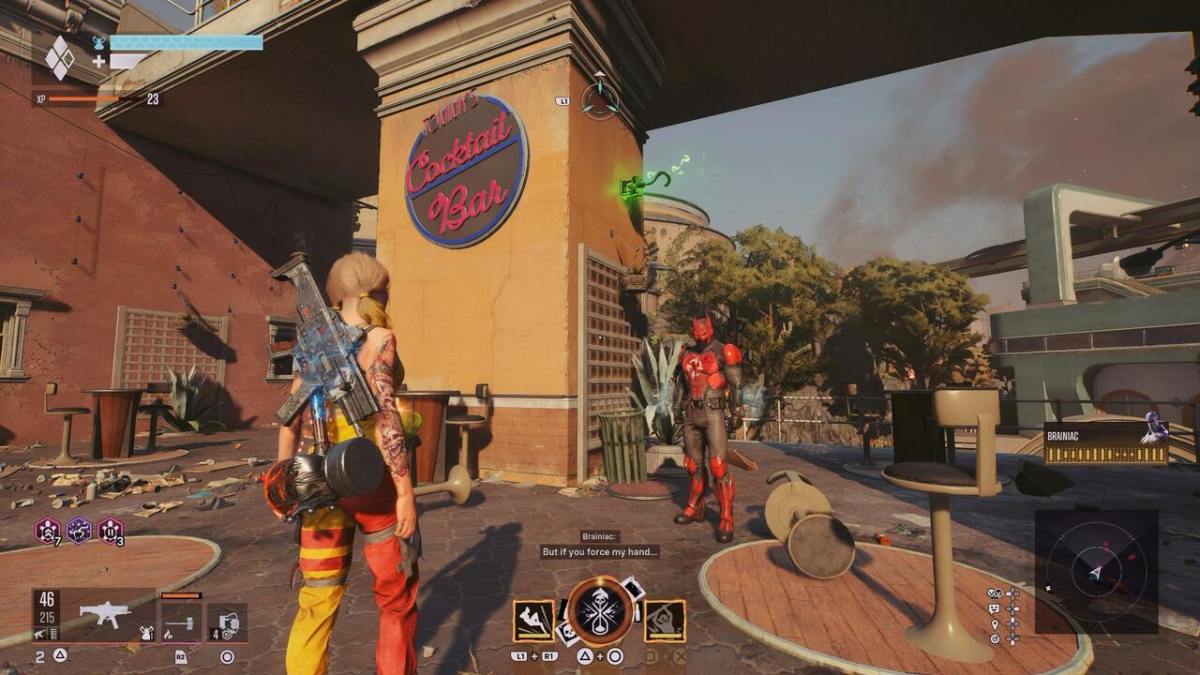This screenshot has height=675, width=1200.
Task: Open the emote face quick action
Action: pyautogui.click(x=995, y=607)
